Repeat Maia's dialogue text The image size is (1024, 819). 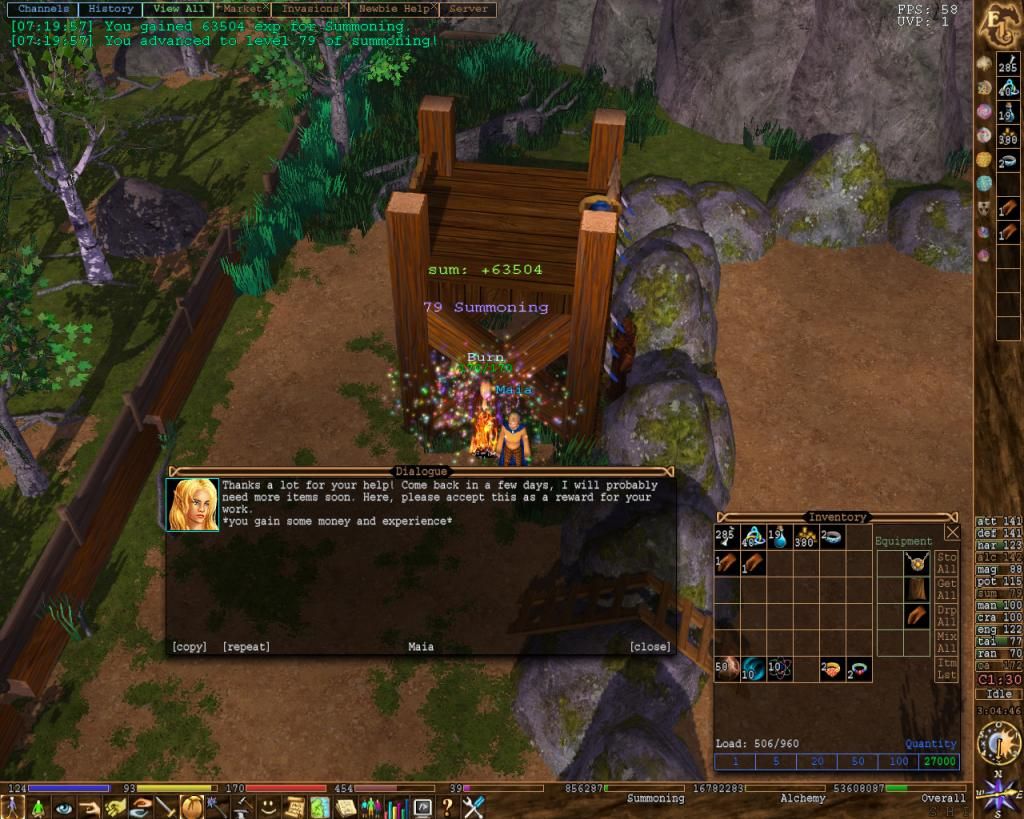[246, 647]
